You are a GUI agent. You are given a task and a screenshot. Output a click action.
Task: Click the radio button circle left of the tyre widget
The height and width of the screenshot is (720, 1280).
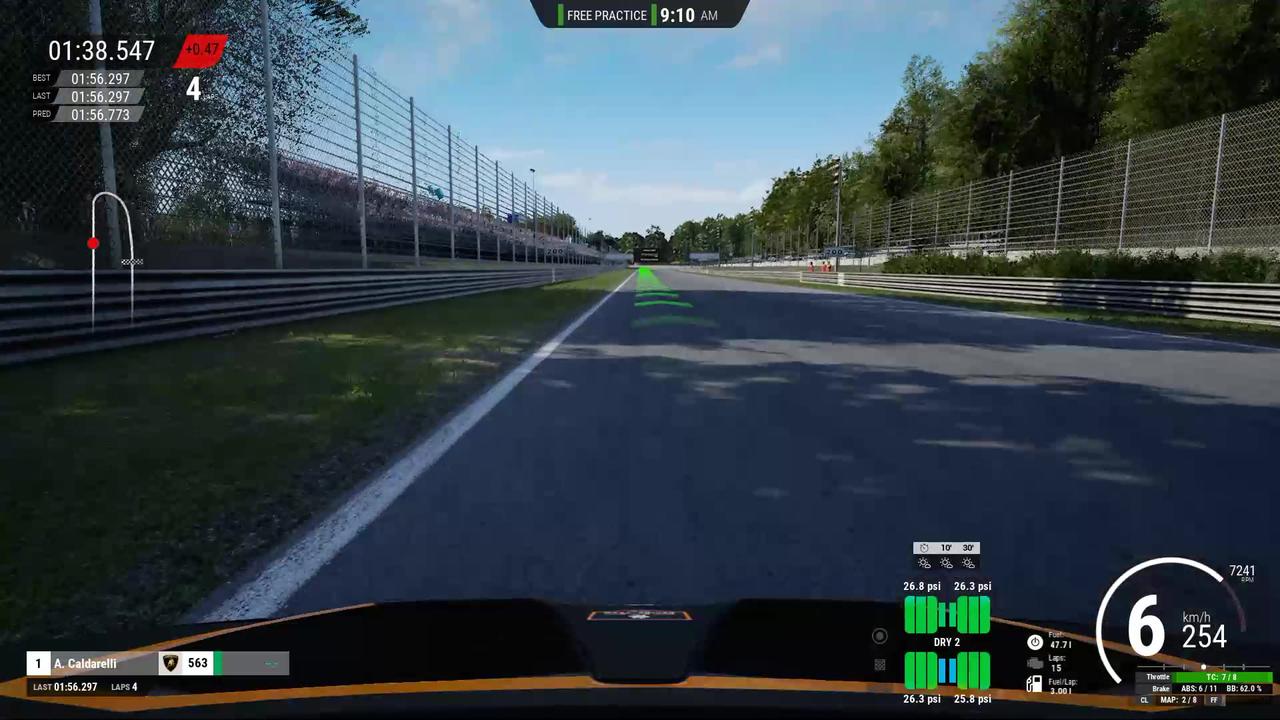(x=880, y=635)
